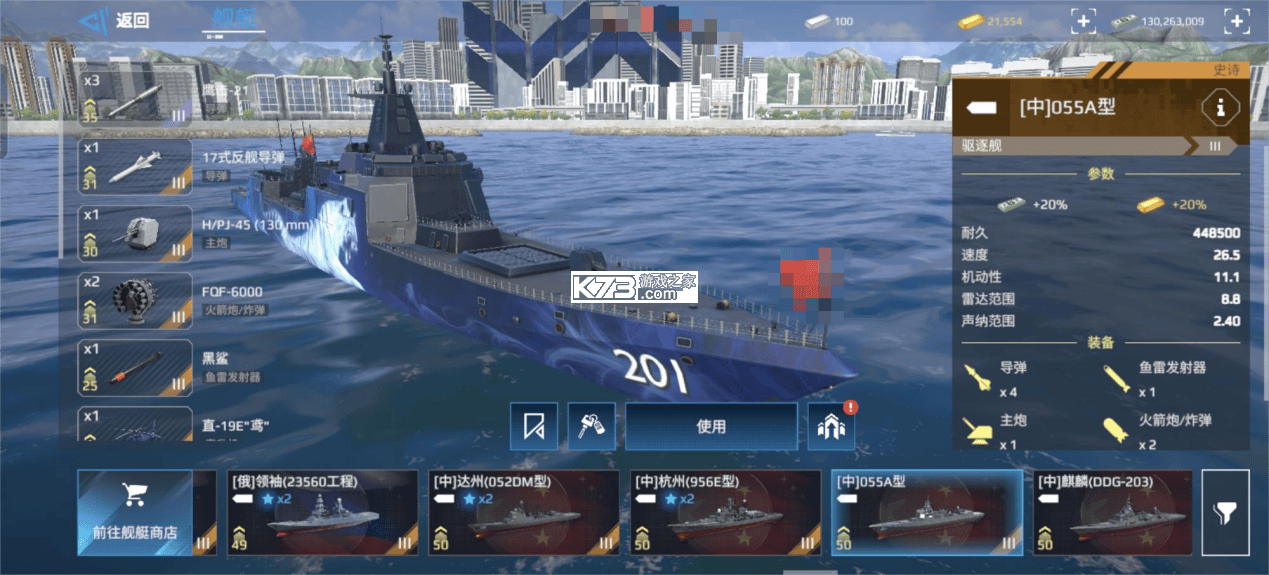Open the upgrade button with red alert badge

coord(832,427)
